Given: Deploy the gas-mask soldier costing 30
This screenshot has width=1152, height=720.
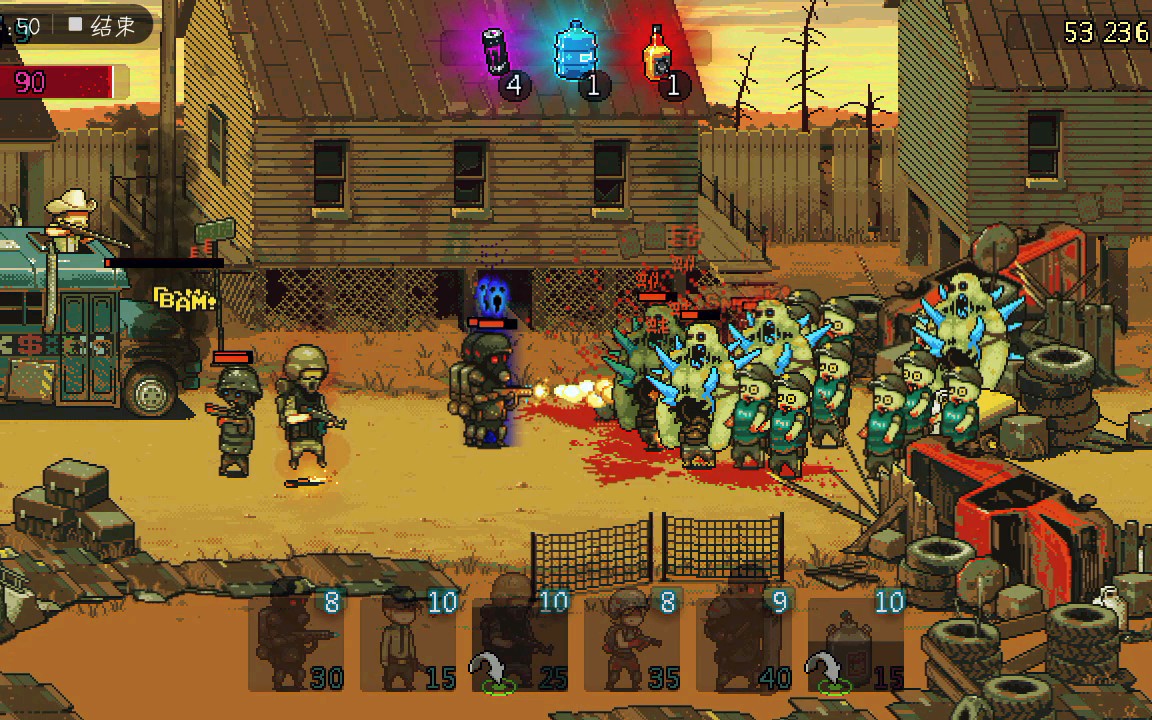Looking at the screenshot, I should [x=296, y=643].
